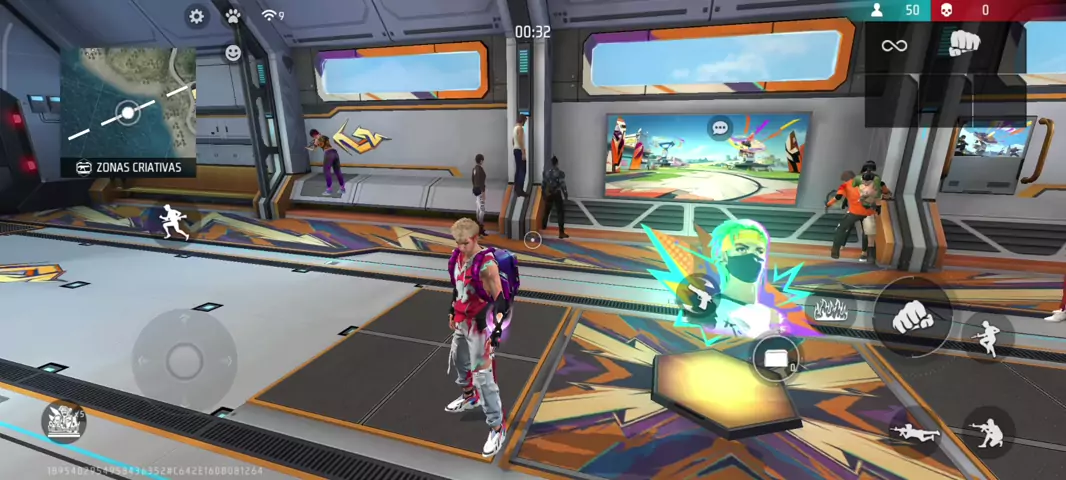Hit the large fist punch button
Viewport: 1066px width, 480px height.
911,317
